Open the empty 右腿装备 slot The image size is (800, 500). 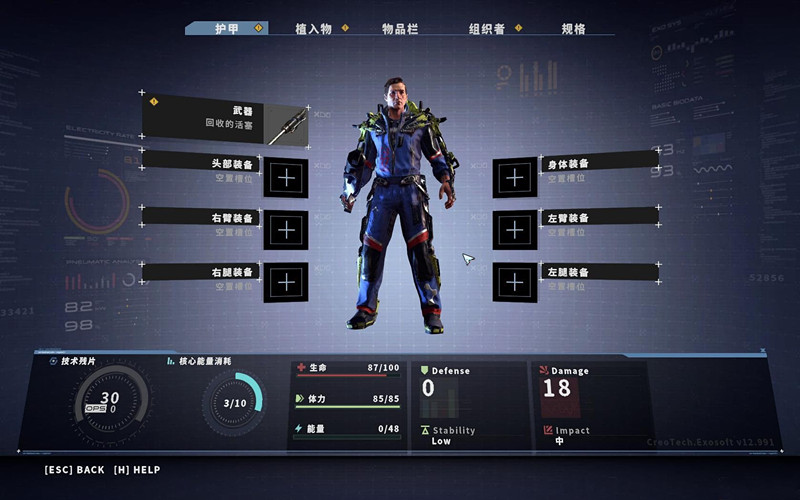click(x=286, y=282)
